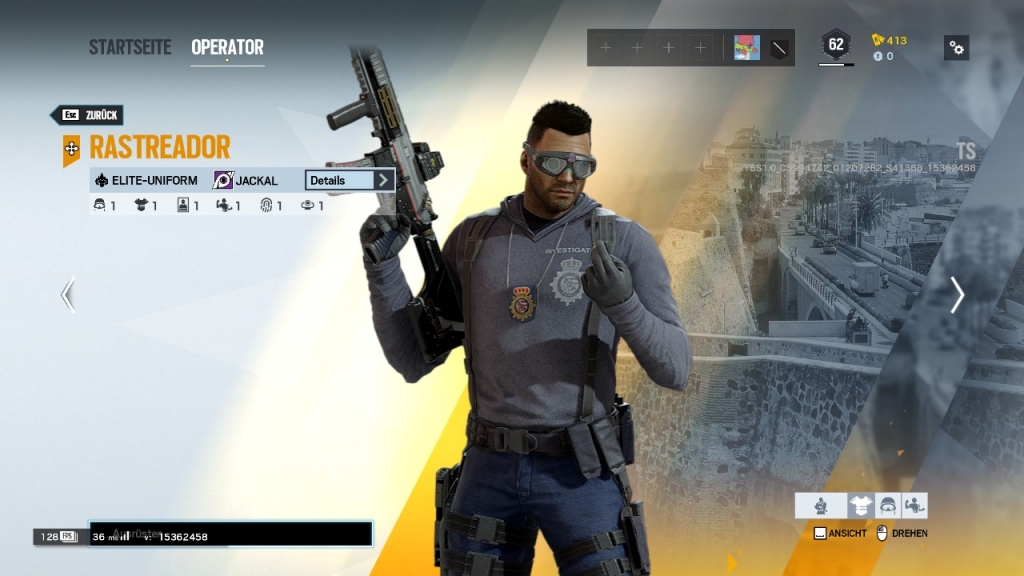The image size is (1024, 576).
Task: Show the previous operator with left arrow
Action: (x=68, y=294)
